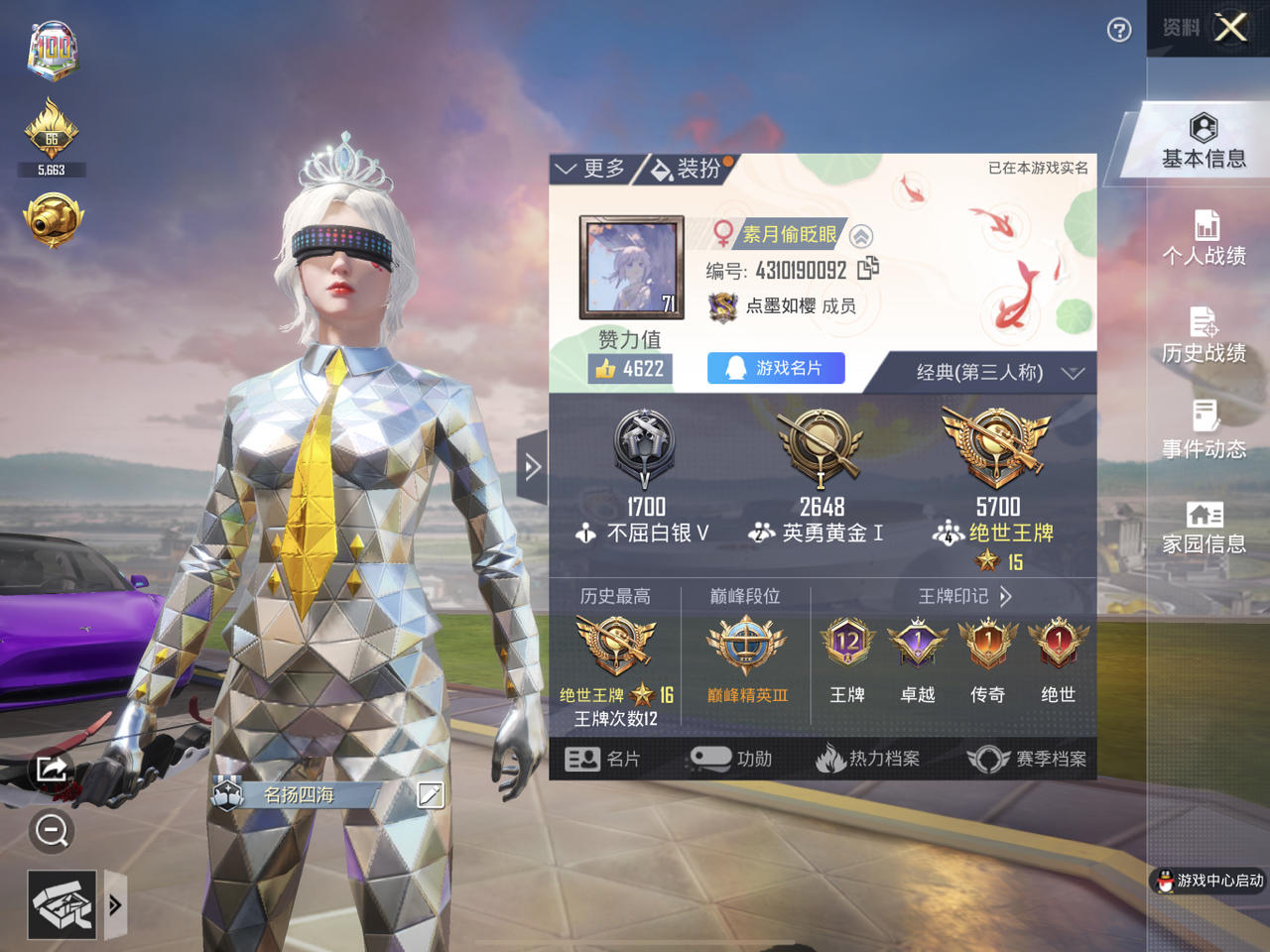
Task: 展开更多下拉菜单
Action: click(x=592, y=169)
